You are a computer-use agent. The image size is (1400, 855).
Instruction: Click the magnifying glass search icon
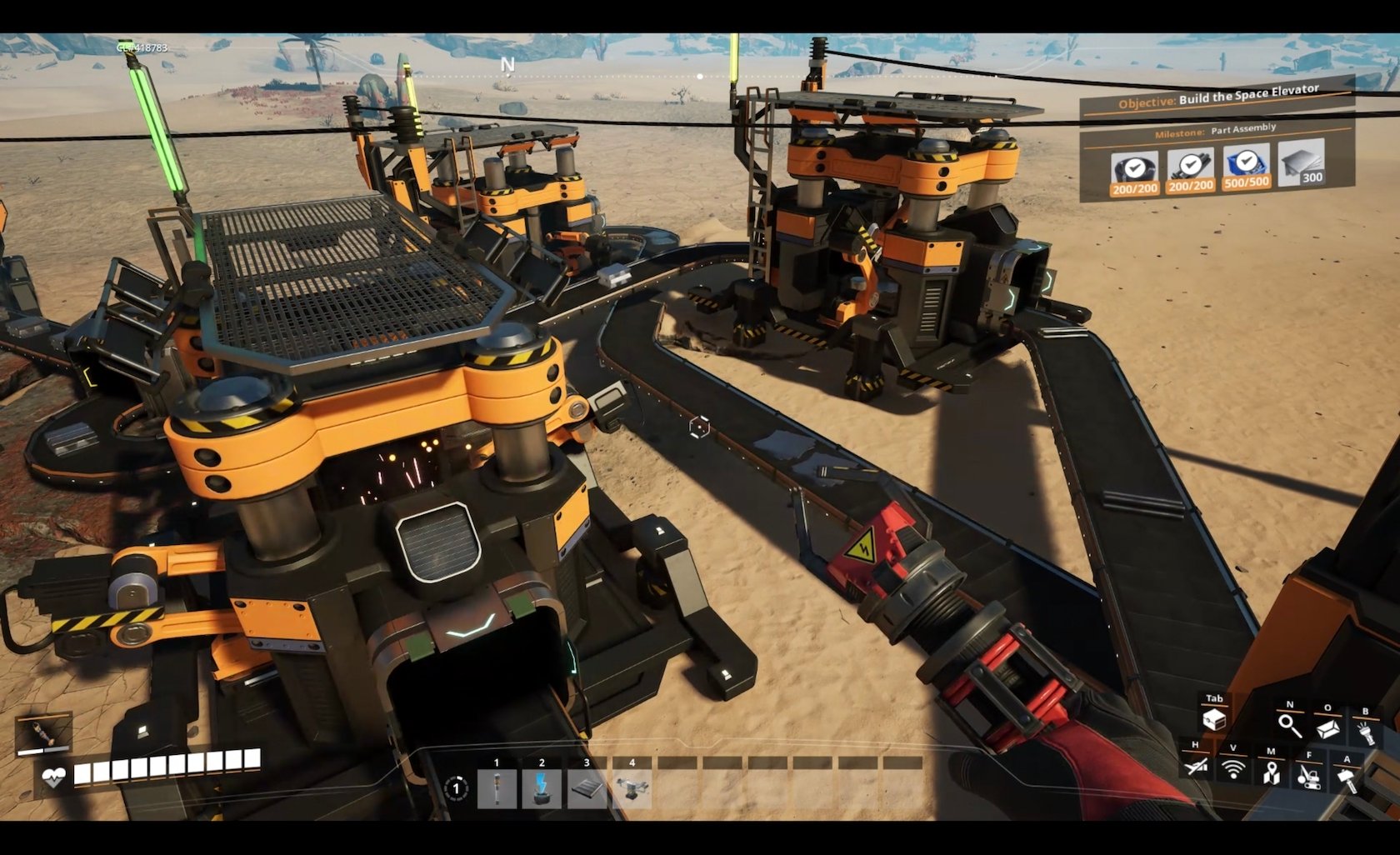(1290, 725)
